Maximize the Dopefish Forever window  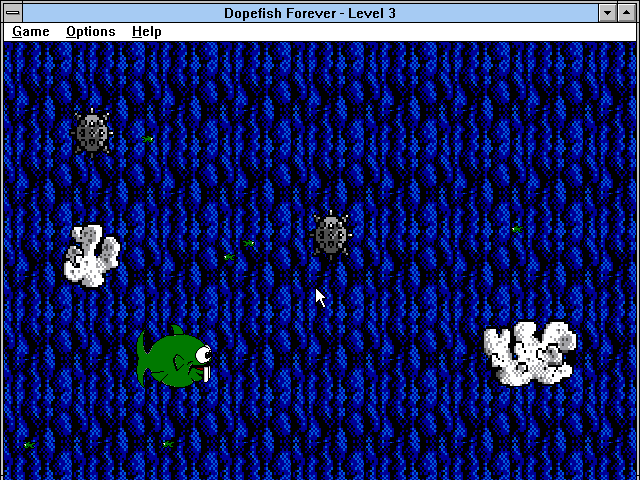(628, 12)
